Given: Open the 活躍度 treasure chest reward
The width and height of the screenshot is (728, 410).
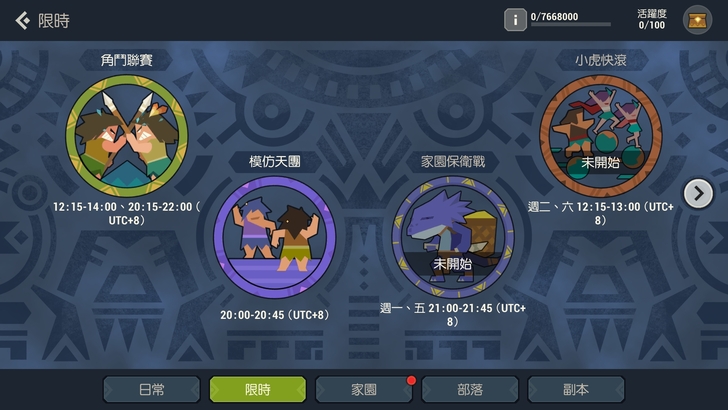Looking at the screenshot, I should (x=697, y=19).
